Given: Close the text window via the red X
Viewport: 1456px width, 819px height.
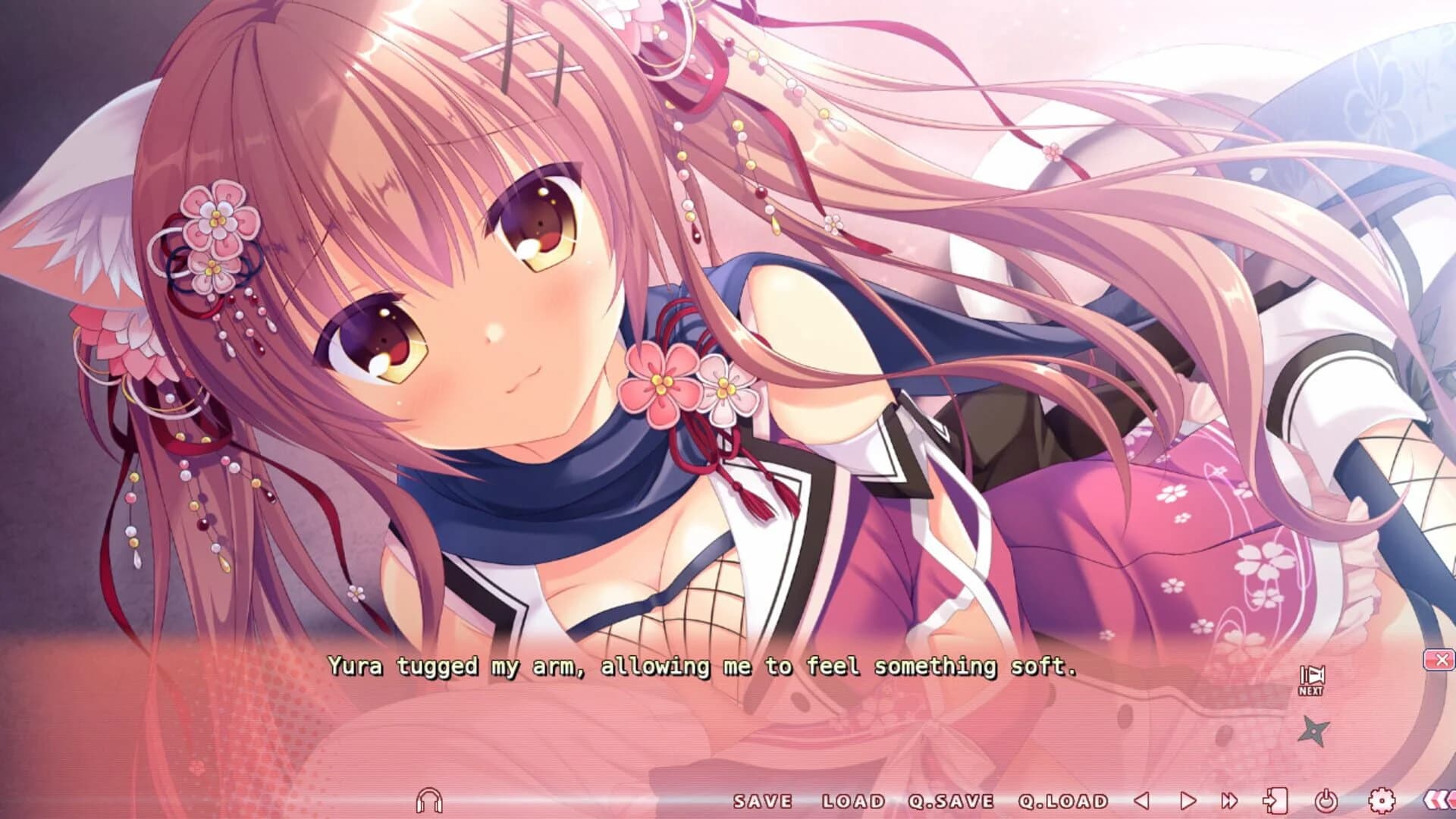Looking at the screenshot, I should (1441, 660).
